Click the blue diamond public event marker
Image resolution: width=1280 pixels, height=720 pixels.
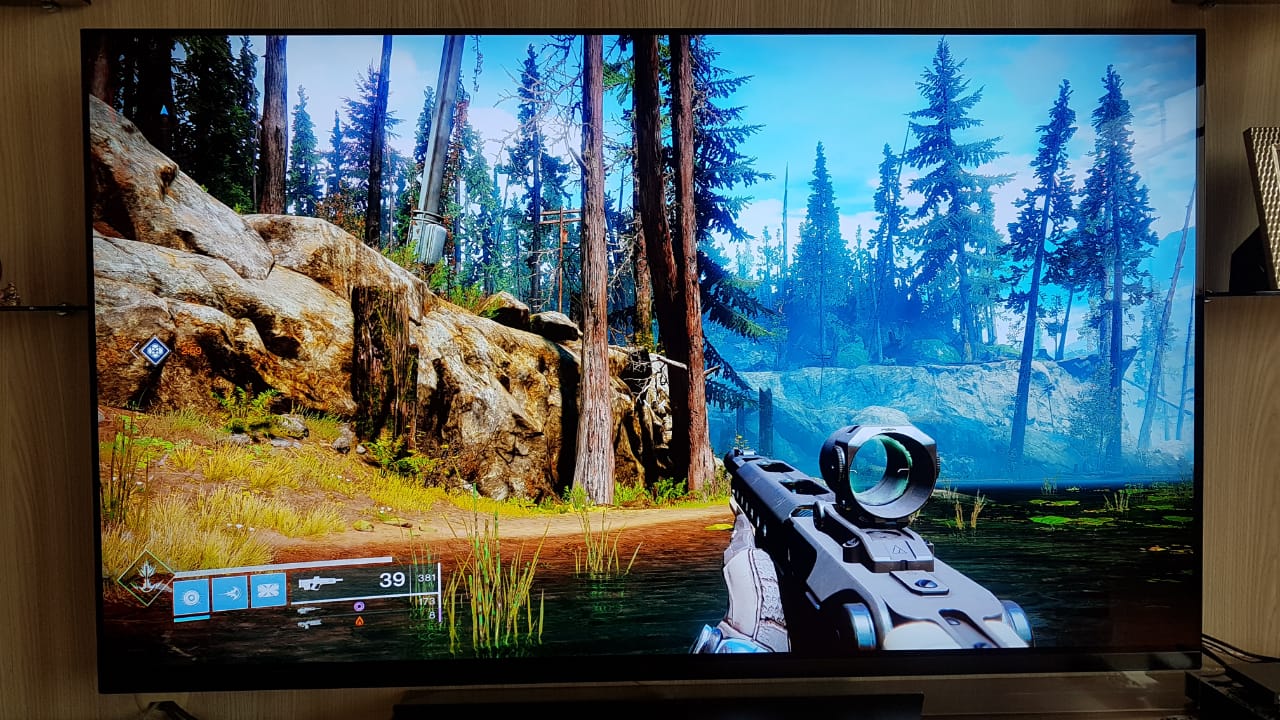pos(153,350)
